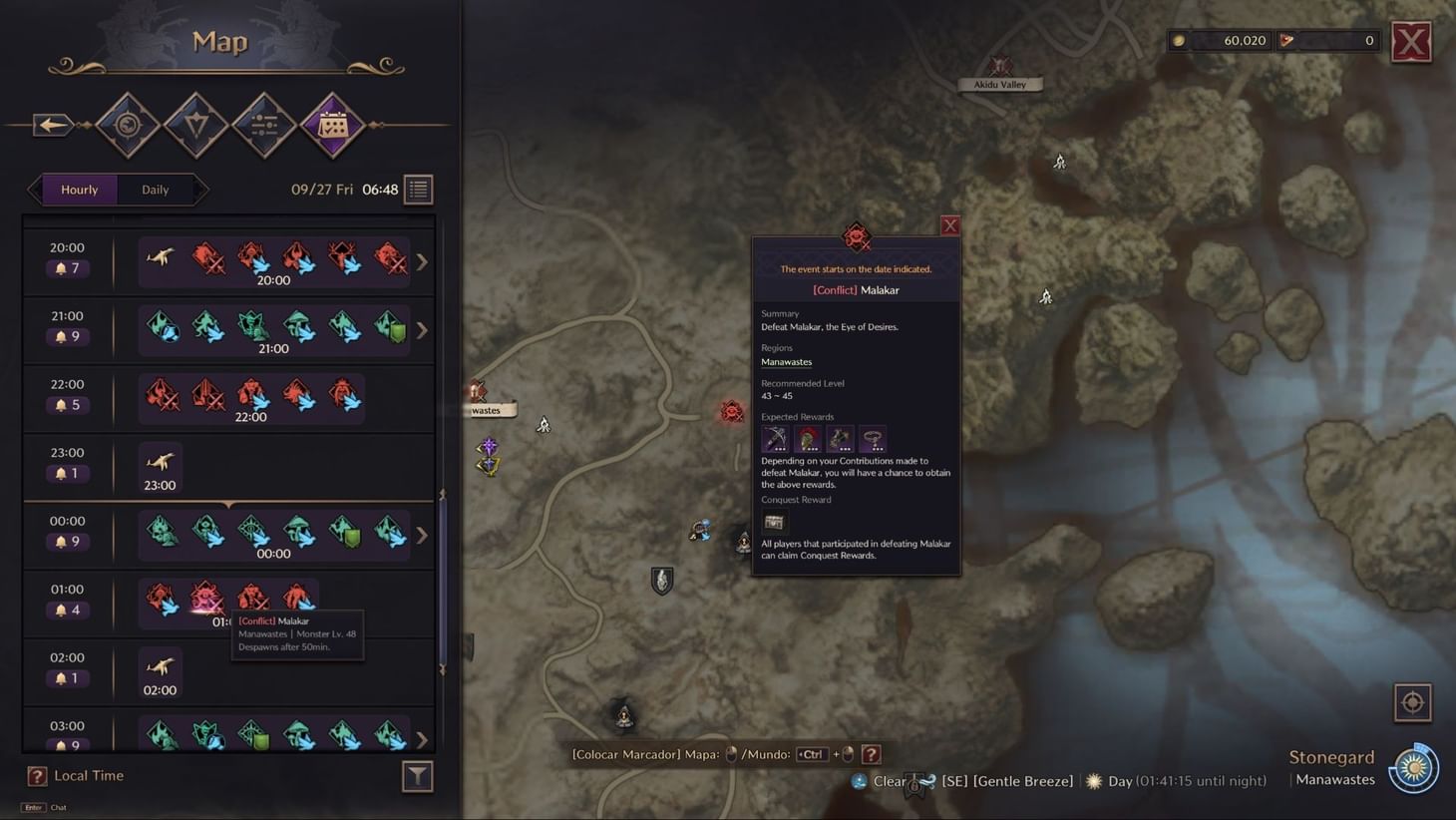This screenshot has height=820, width=1456.
Task: Switch to the Daily tab
Action: (x=155, y=190)
